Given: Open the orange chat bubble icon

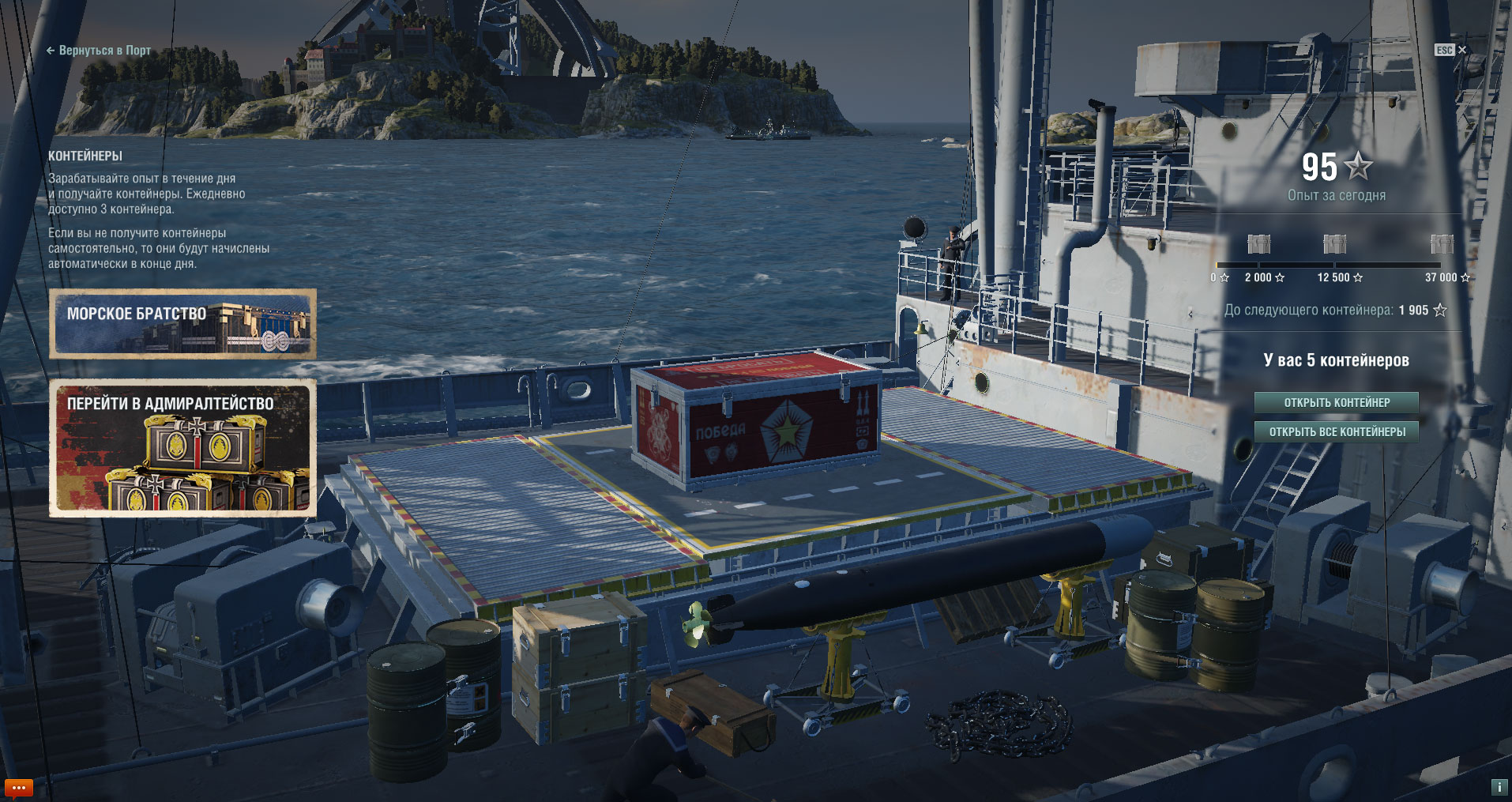Looking at the screenshot, I should [x=18, y=788].
